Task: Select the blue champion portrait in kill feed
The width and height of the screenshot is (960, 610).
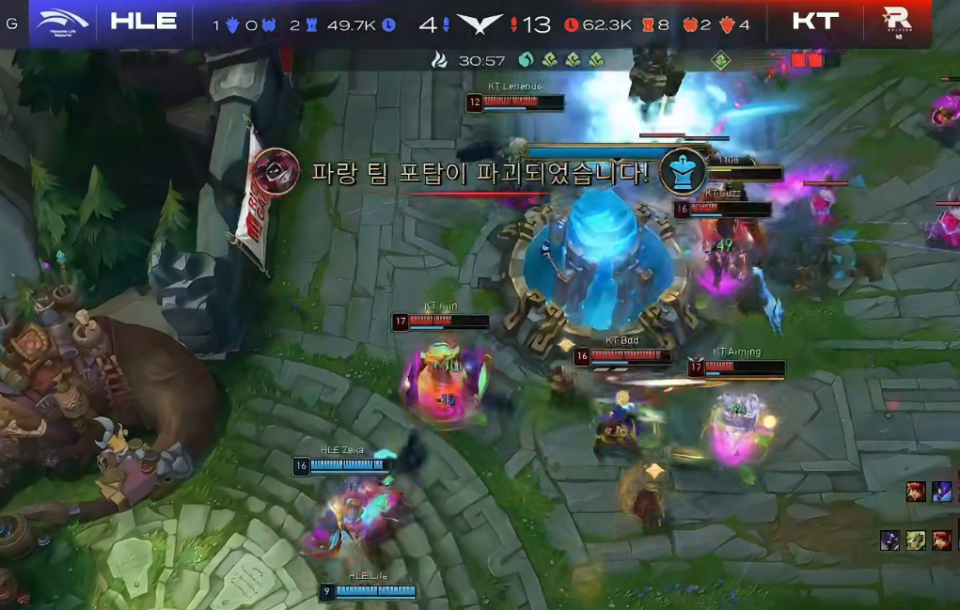Action: point(942,491)
